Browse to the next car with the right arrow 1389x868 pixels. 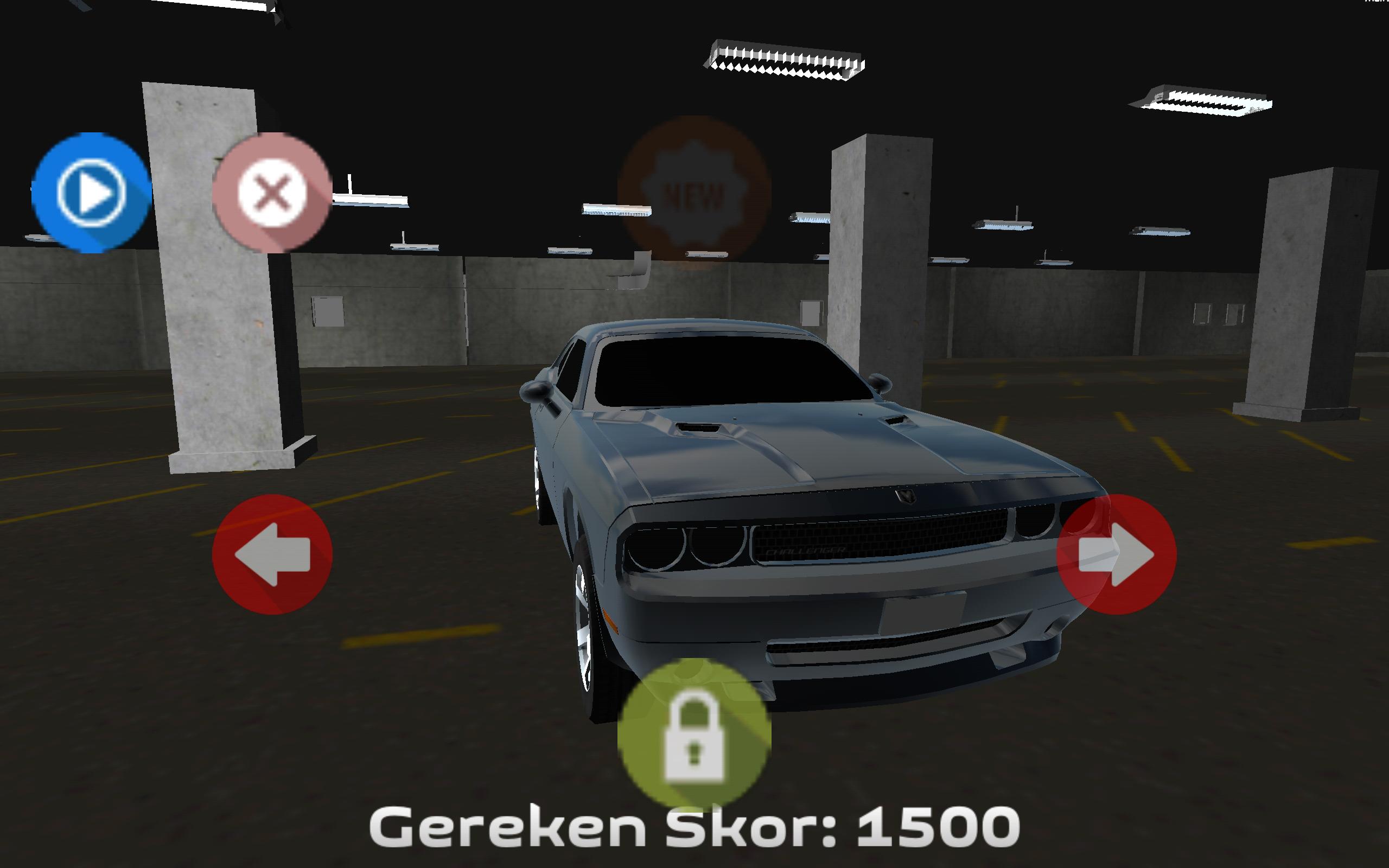pyautogui.click(x=1117, y=554)
